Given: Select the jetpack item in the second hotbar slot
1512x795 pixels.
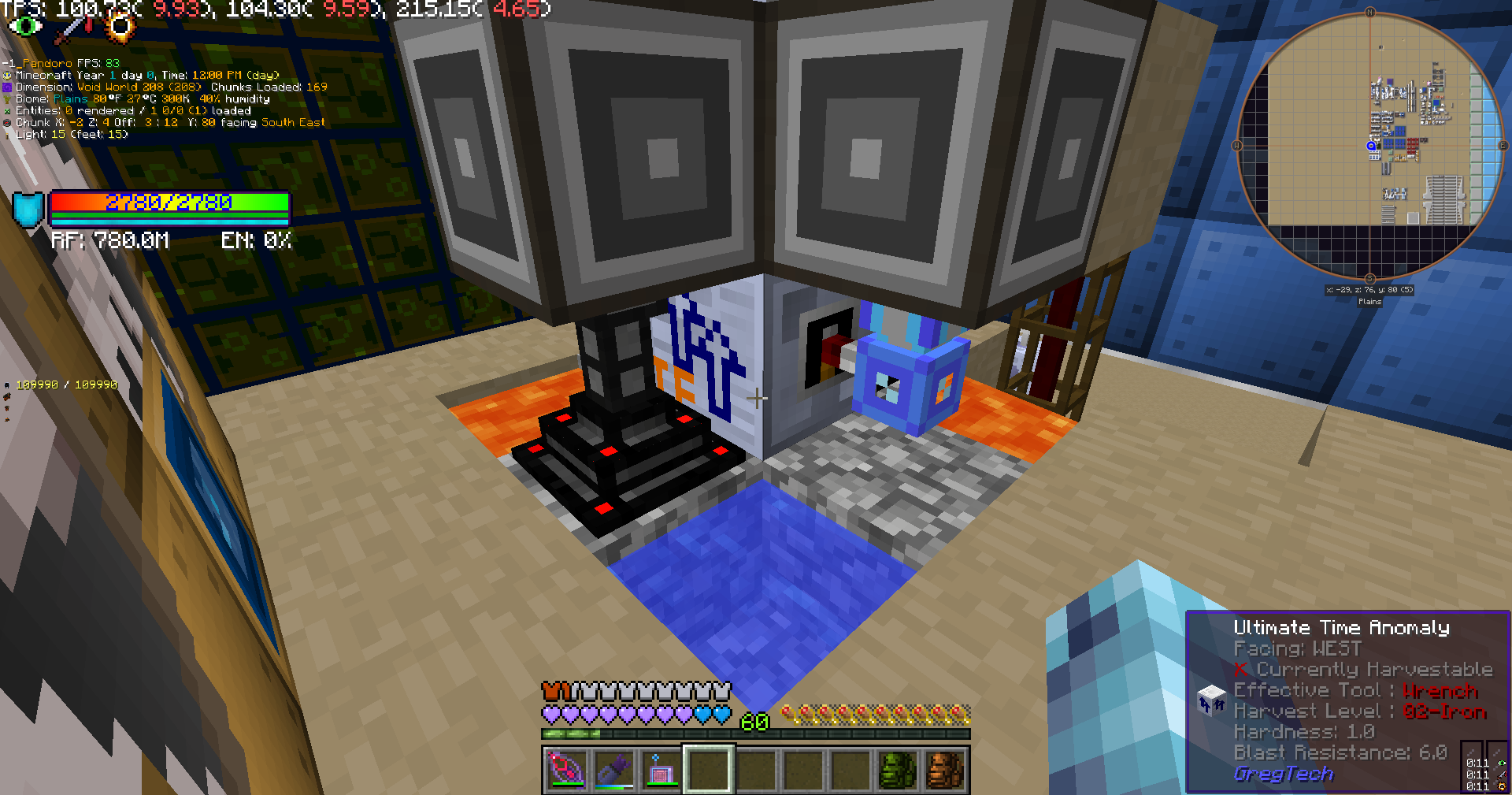Looking at the screenshot, I should [x=613, y=770].
